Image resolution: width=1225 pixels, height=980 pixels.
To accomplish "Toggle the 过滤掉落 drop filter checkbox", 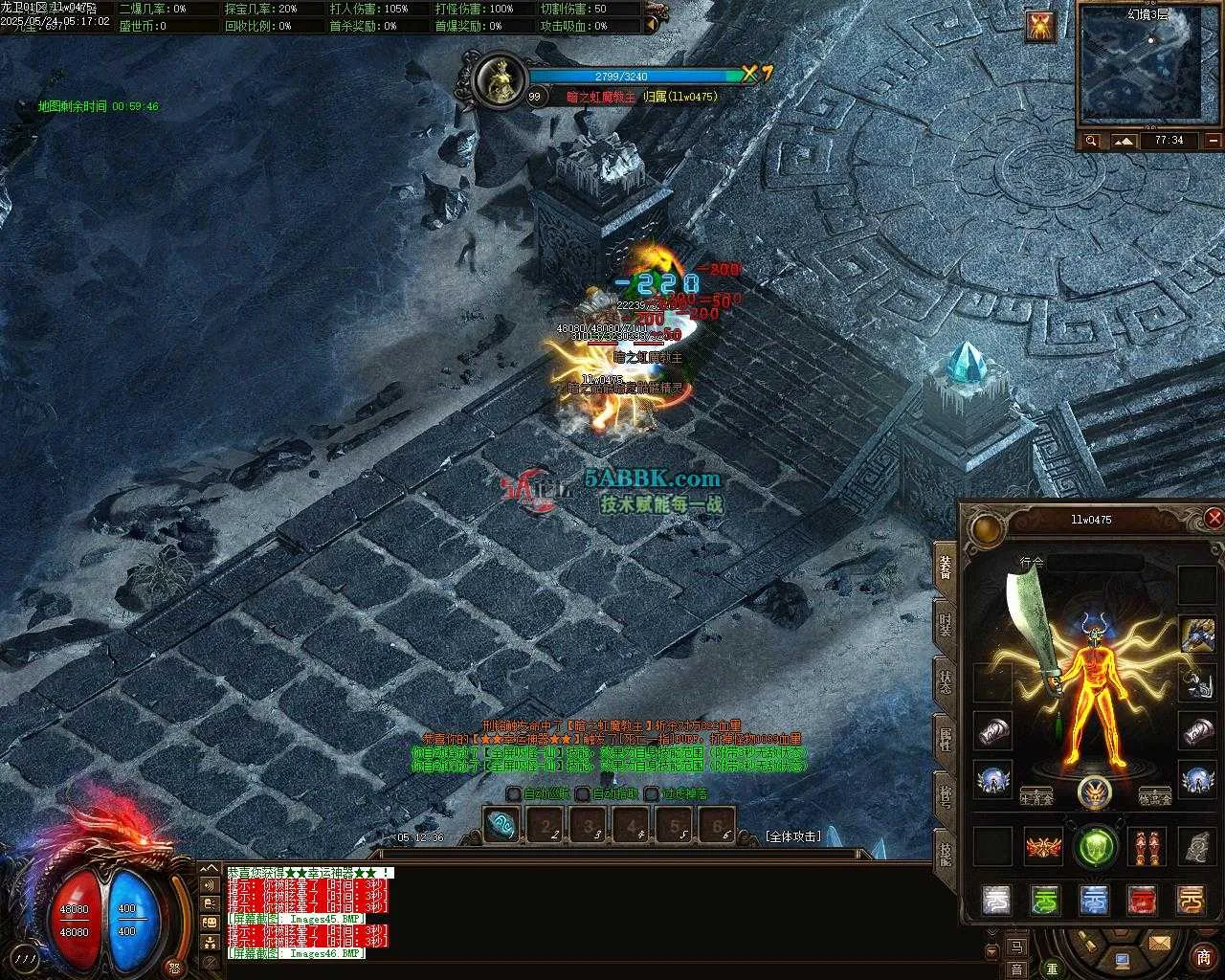I will point(652,793).
